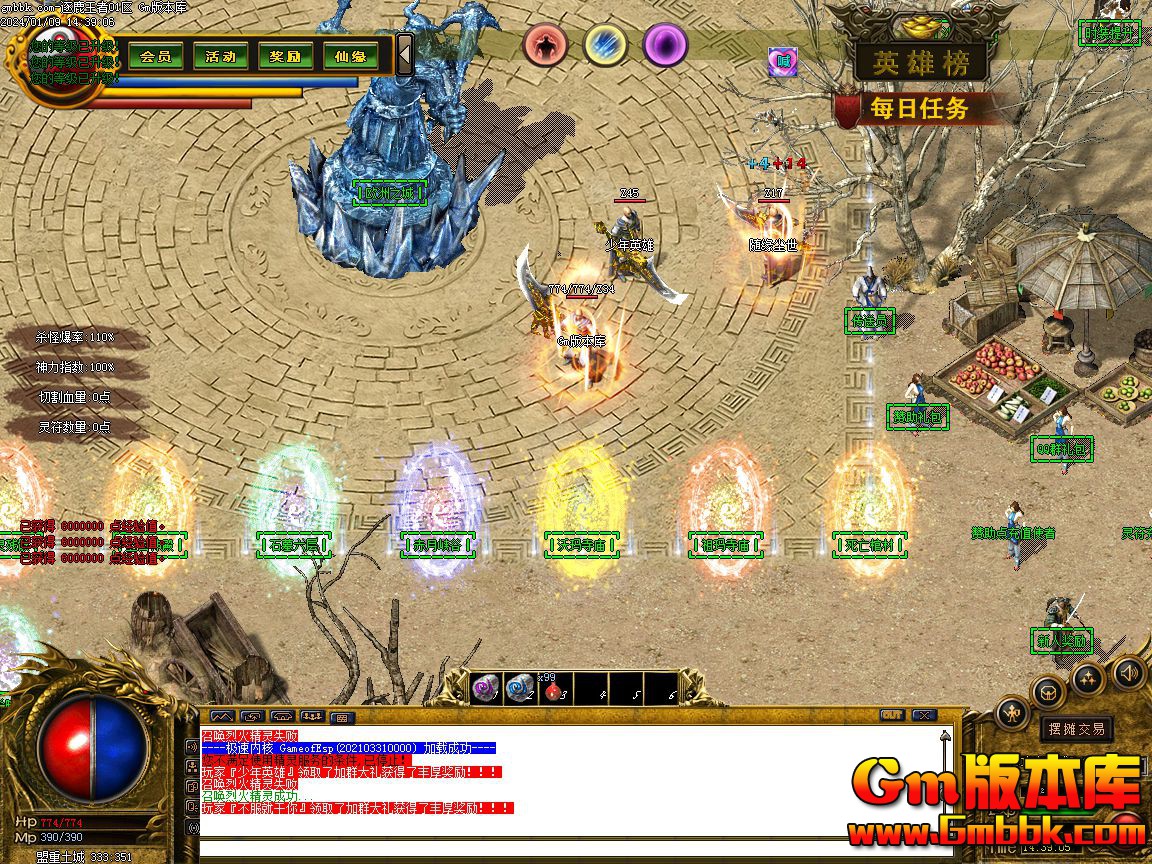
Task: Click the chat panel OUT button
Action: pyautogui.click(x=891, y=715)
